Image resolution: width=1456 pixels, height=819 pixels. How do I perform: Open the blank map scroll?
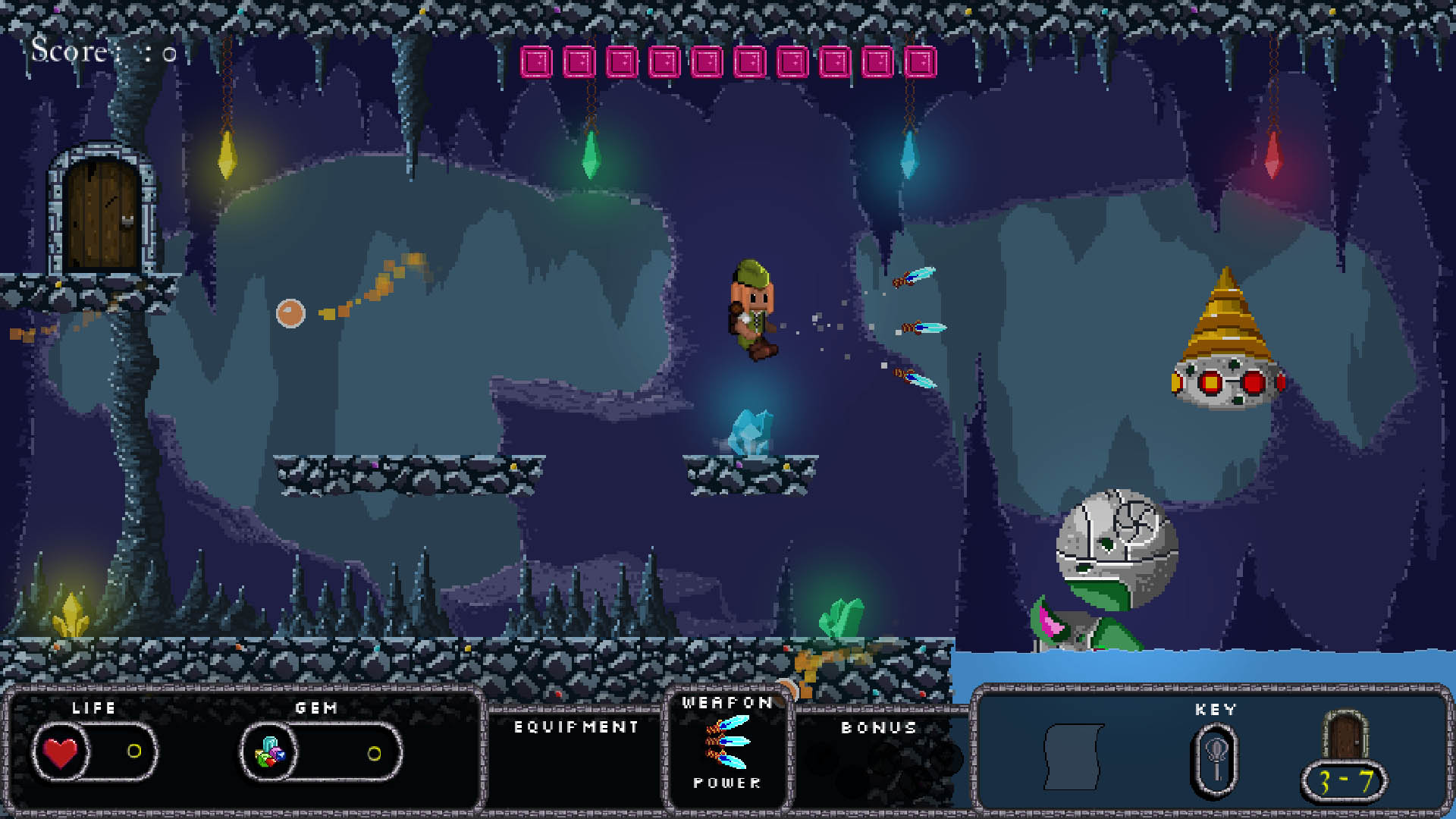click(x=1073, y=757)
